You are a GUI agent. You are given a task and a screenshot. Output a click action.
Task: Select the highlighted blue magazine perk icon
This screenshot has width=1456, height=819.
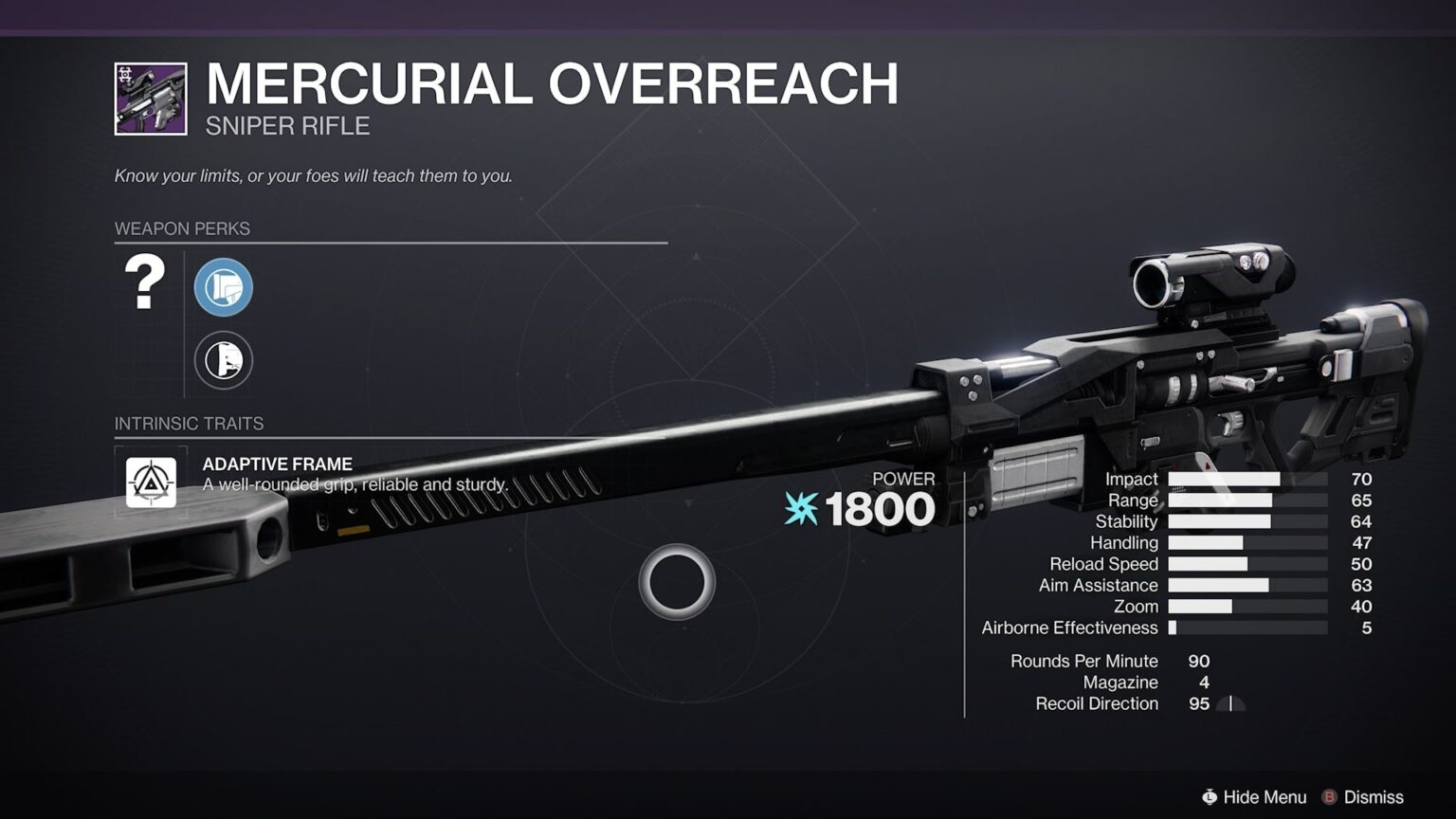coord(224,287)
